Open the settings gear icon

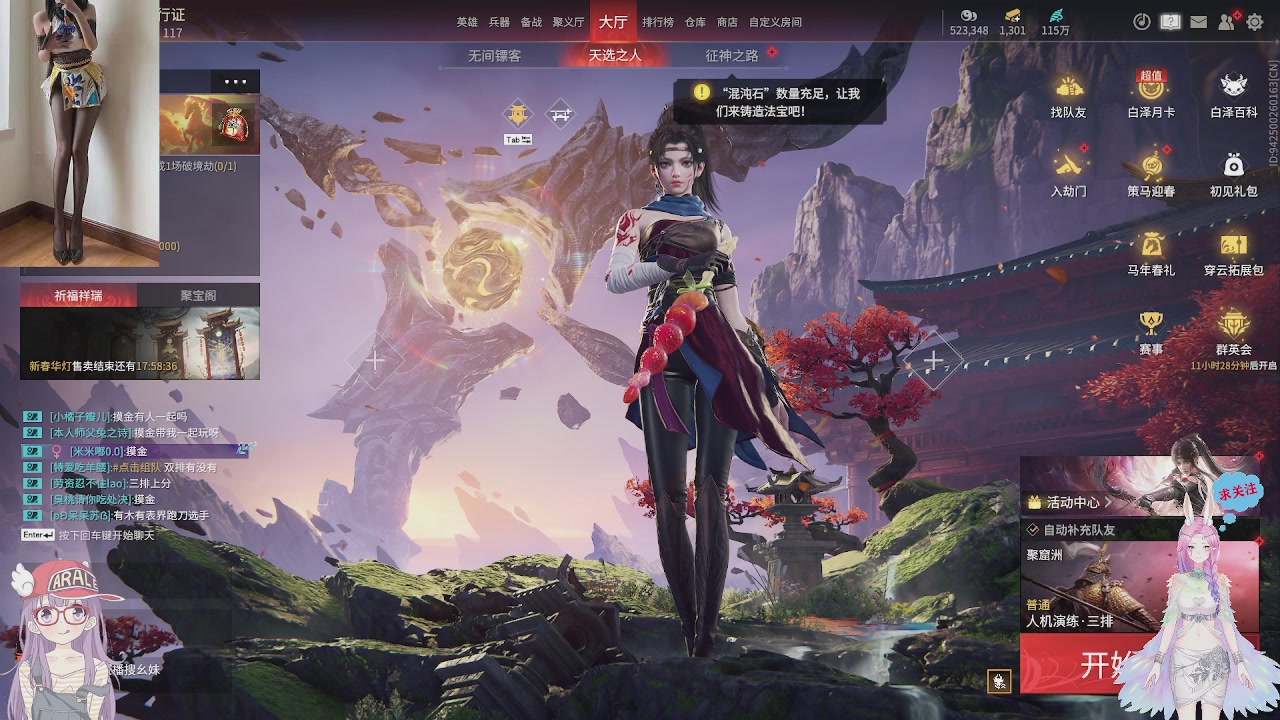(1255, 22)
